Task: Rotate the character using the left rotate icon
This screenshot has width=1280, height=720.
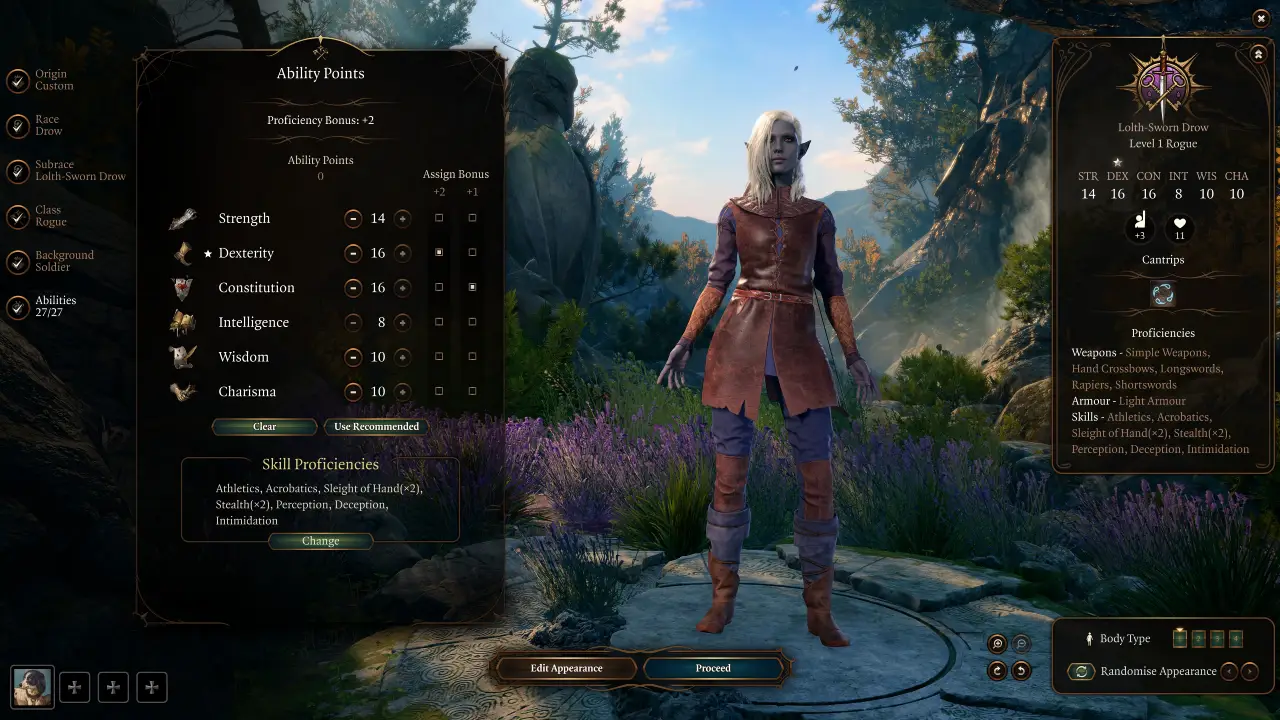Action: click(x=996, y=671)
